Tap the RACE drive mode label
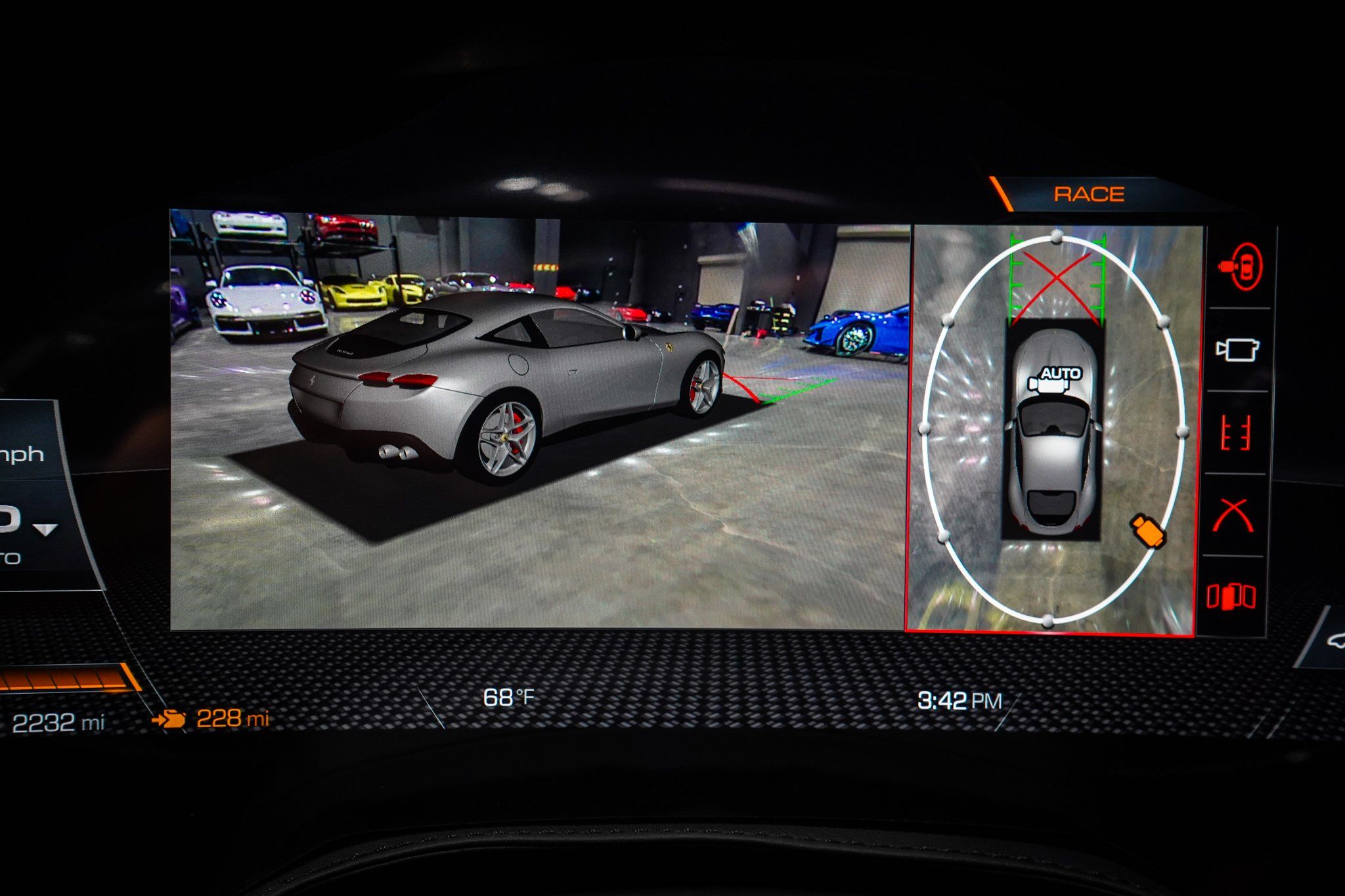 [x=1089, y=194]
